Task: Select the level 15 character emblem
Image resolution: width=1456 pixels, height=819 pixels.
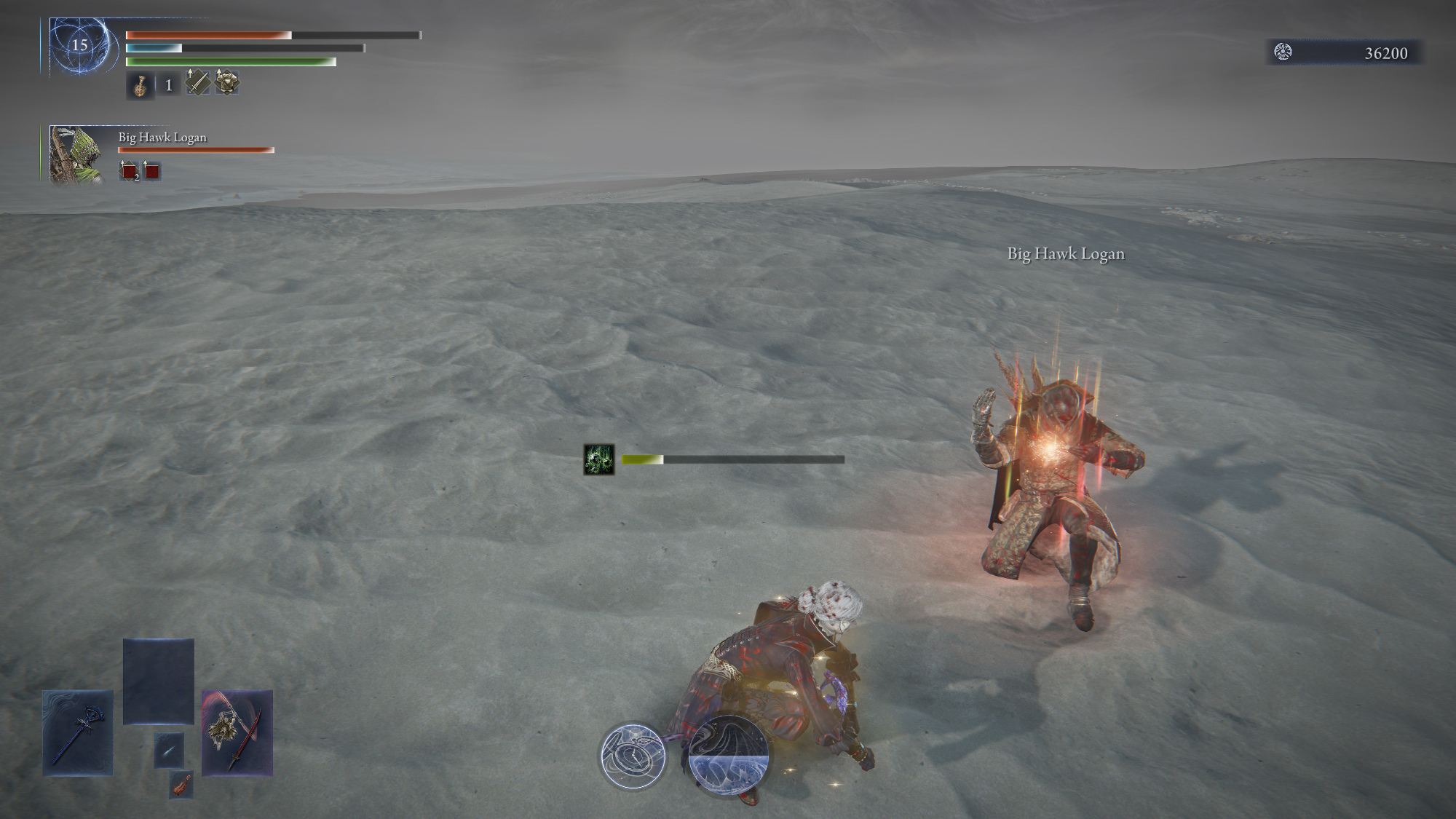Action: pyautogui.click(x=80, y=46)
